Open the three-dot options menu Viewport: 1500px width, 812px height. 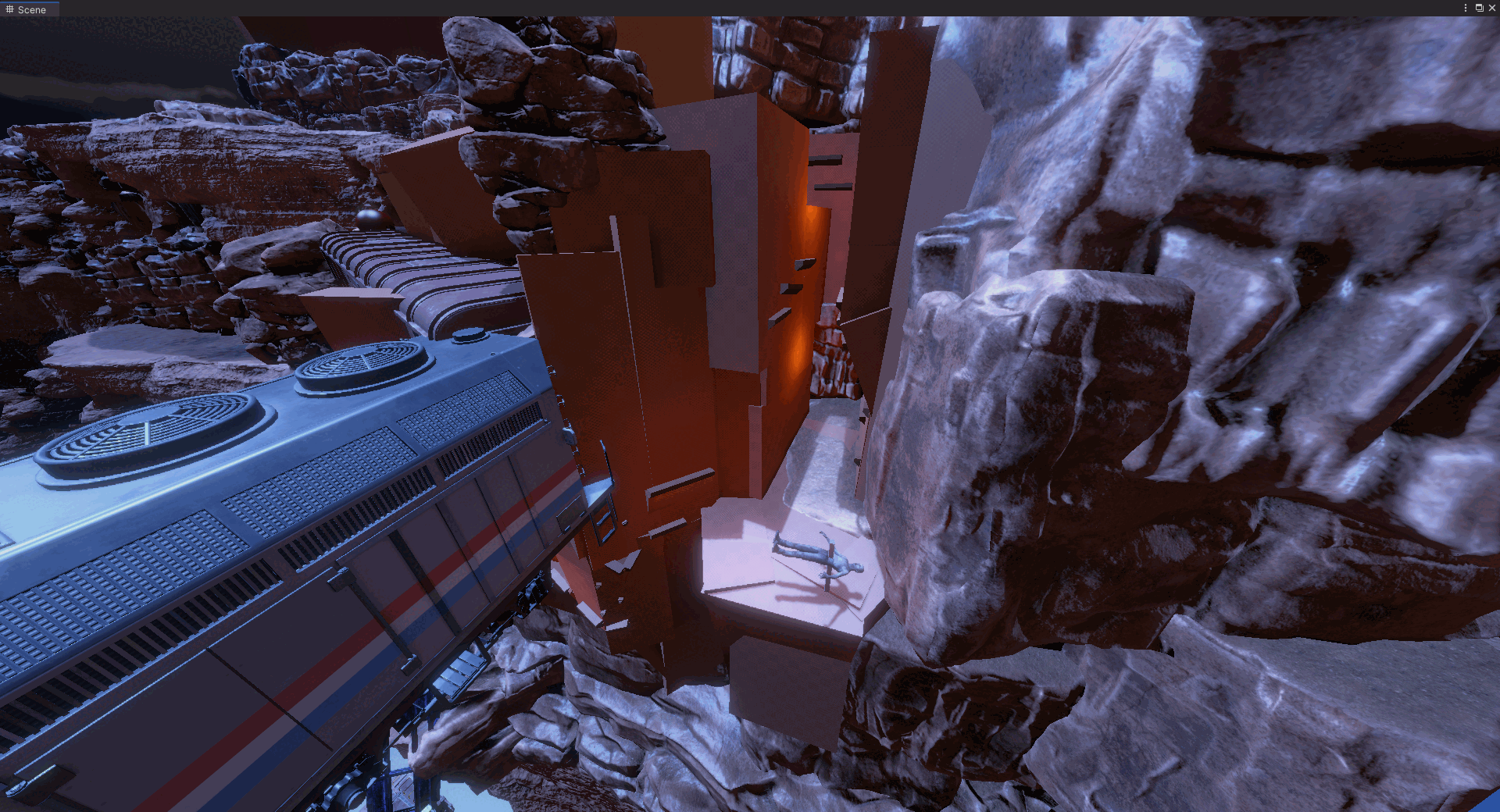1465,8
